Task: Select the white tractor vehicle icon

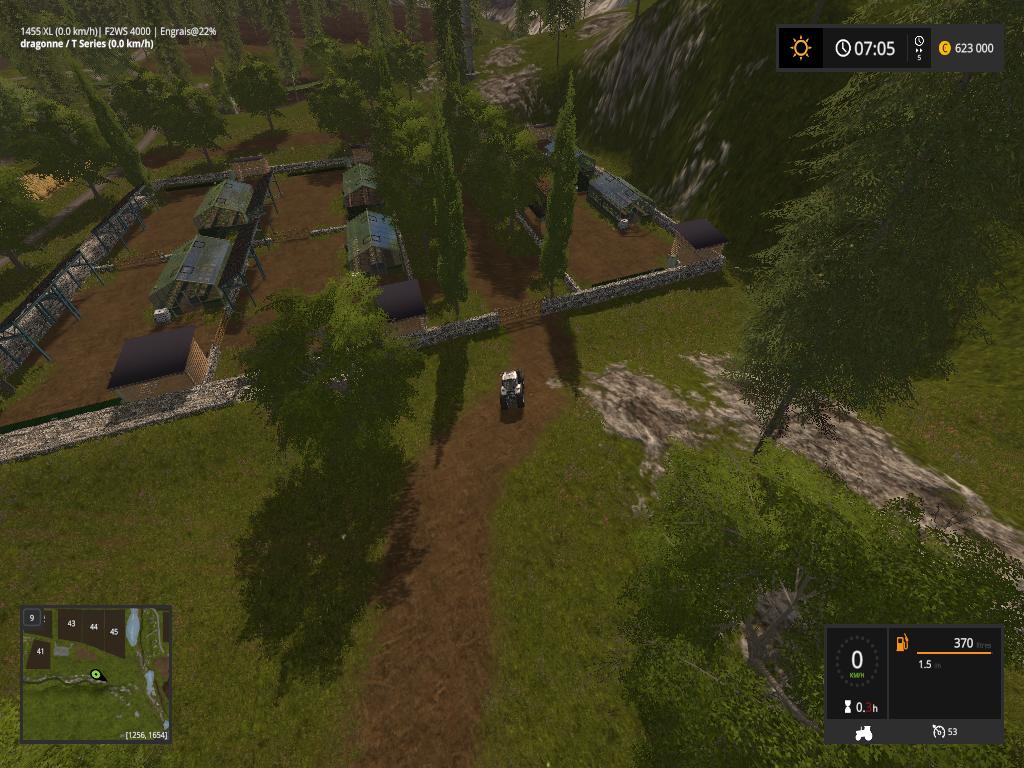Action: 862,732
